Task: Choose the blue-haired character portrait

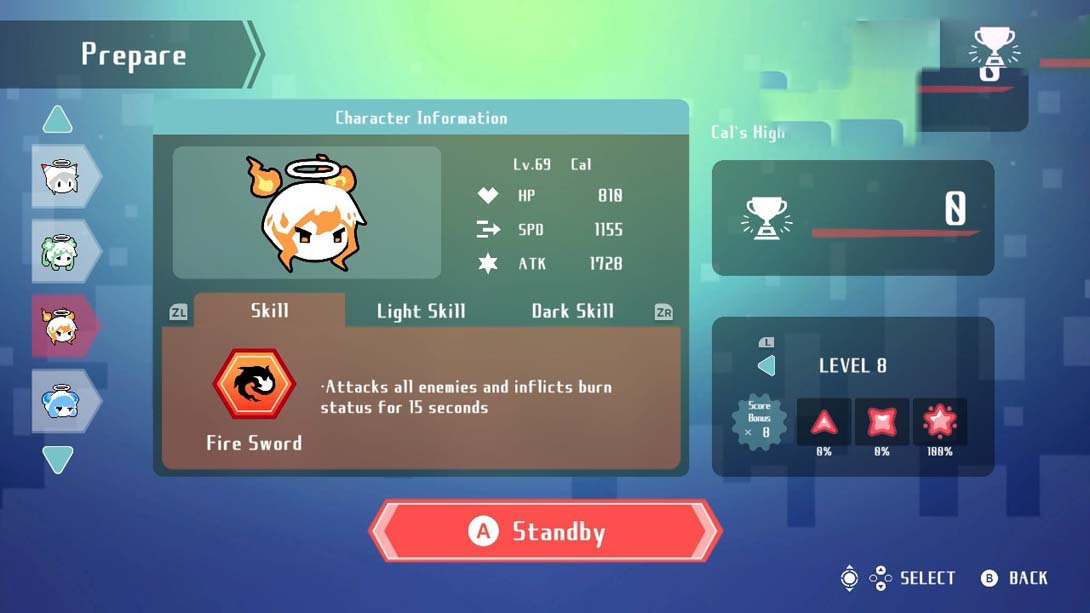Action: point(62,401)
